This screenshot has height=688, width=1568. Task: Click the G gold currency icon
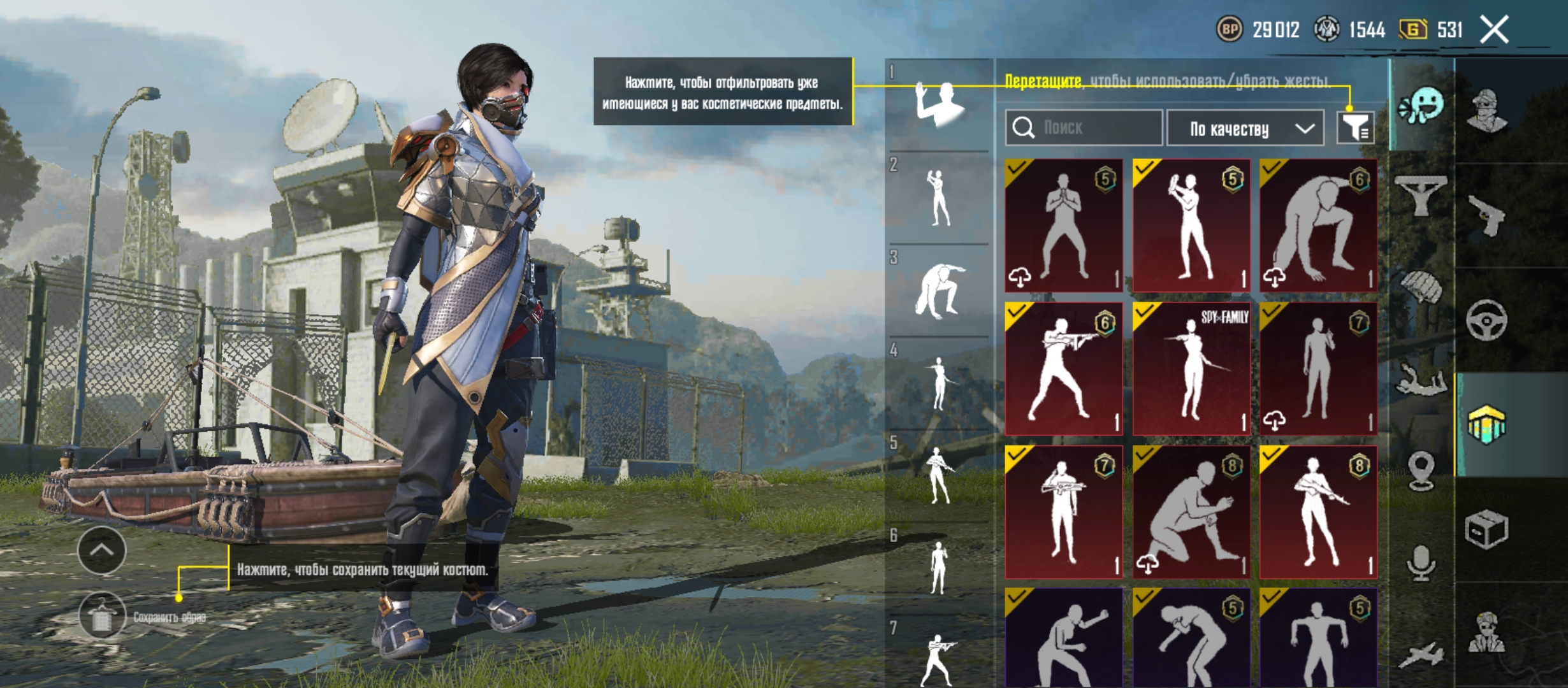coord(1412,29)
